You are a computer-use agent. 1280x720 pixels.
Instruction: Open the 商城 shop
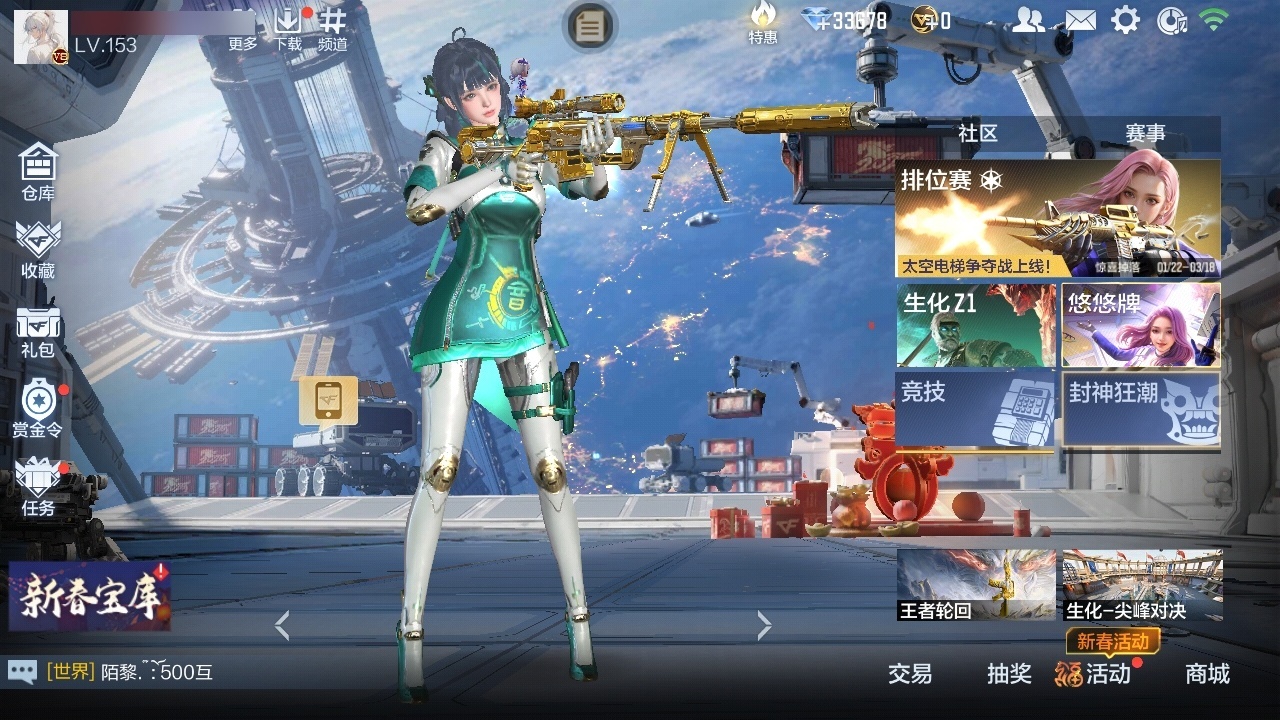coord(1207,674)
